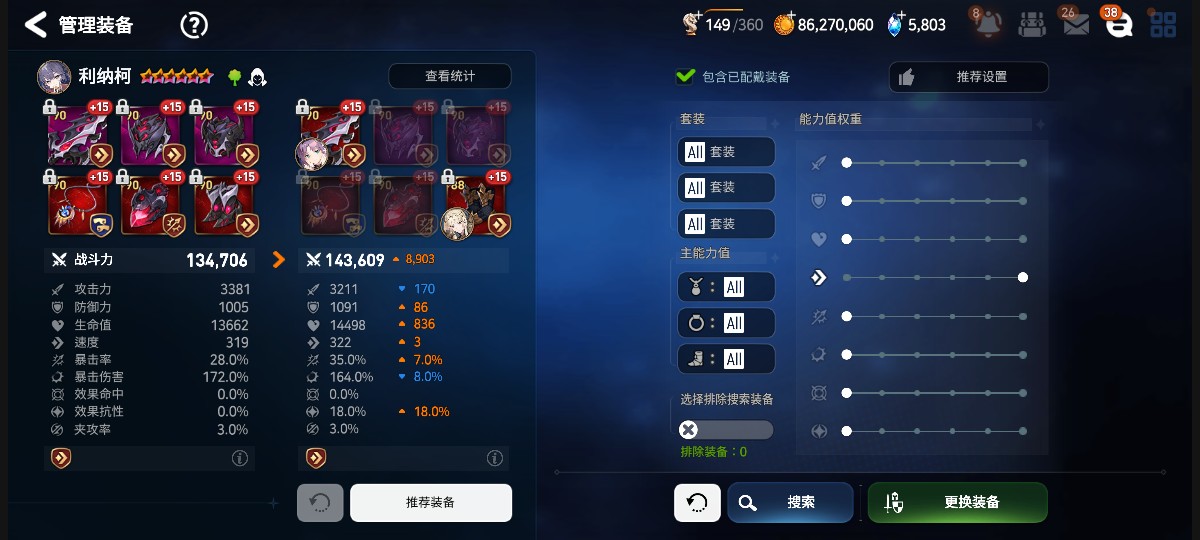1200x540 pixels.
Task: Open 推荐设置 with the thumbs-up icon
Action: (x=968, y=77)
